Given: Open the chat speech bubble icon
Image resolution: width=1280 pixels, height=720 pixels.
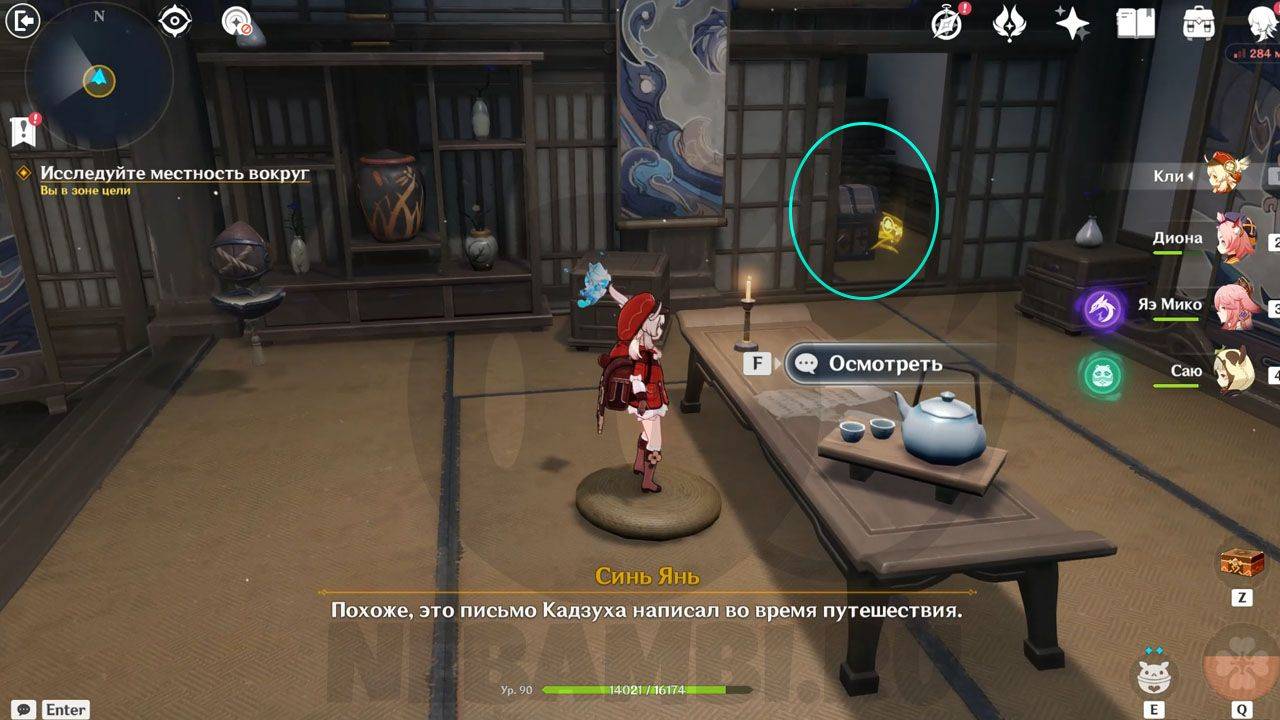Looking at the screenshot, I should [x=24, y=709].
